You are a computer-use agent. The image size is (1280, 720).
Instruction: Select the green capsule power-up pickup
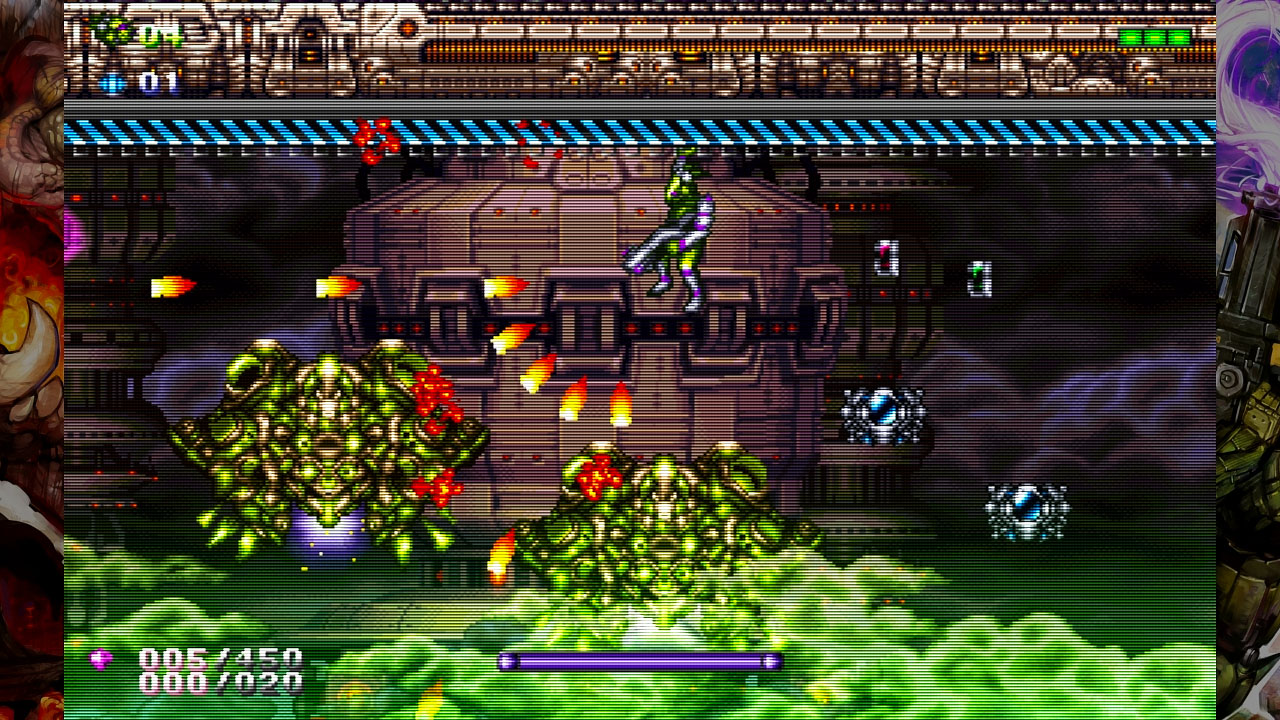pyautogui.click(x=980, y=278)
